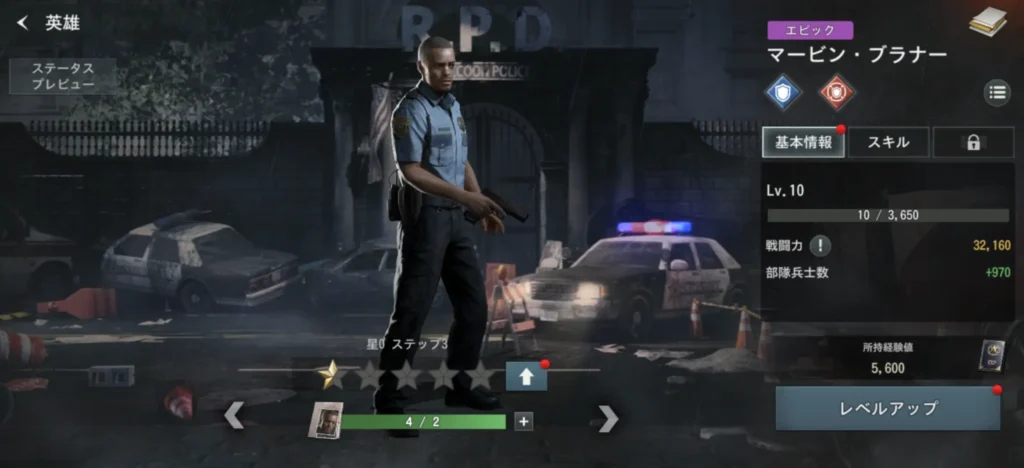Tap the レベルアップ button
Screen dimensions: 1024x468
point(887,408)
